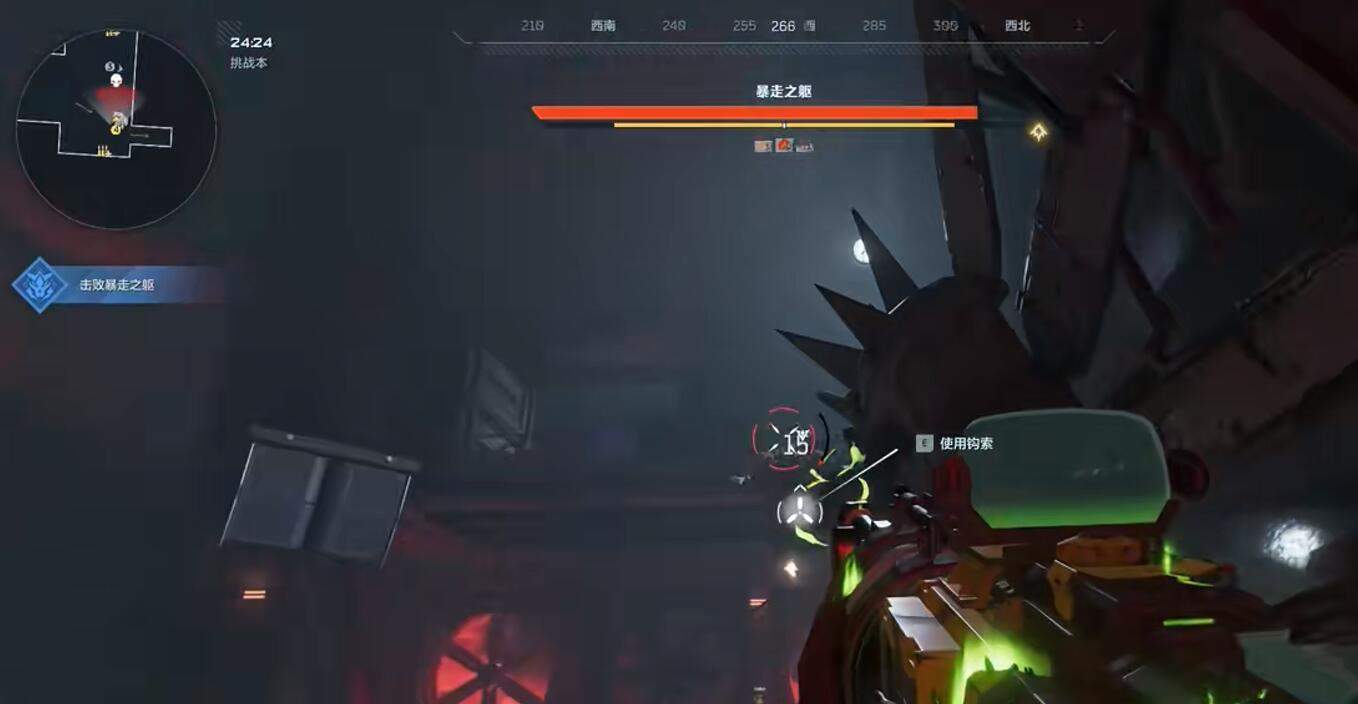Click the skull marker on the minimap
The image size is (1358, 704).
coord(116,80)
